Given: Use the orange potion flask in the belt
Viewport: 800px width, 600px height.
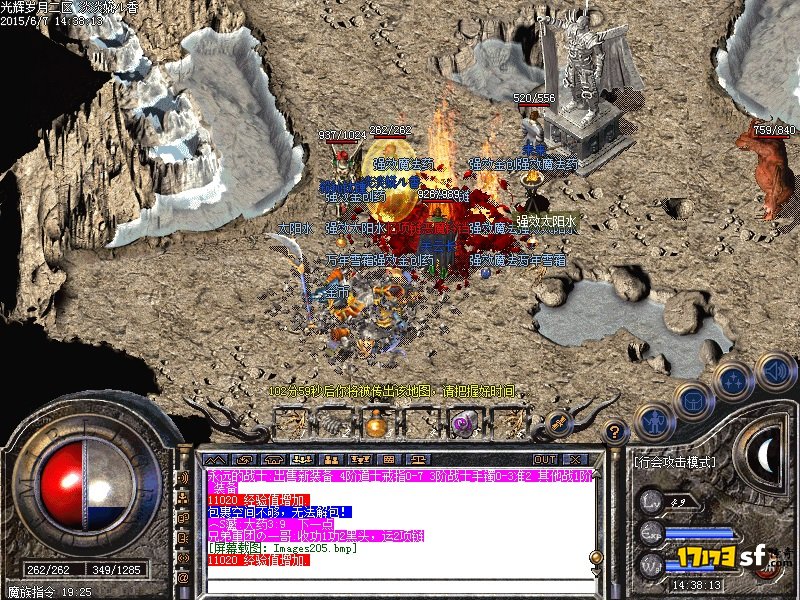Looking at the screenshot, I should coord(374,425).
